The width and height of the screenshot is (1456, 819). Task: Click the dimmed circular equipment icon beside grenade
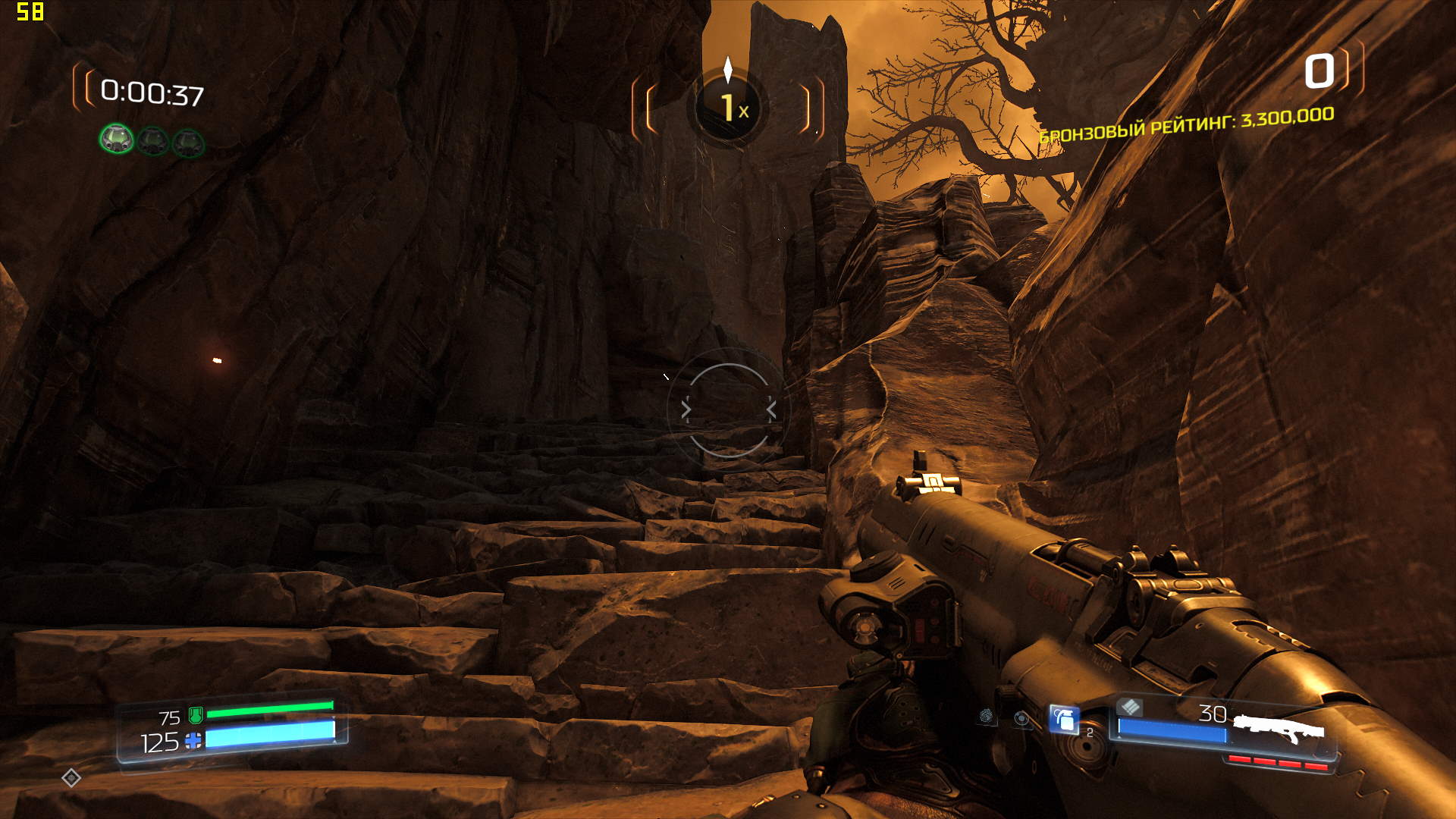point(1022,717)
